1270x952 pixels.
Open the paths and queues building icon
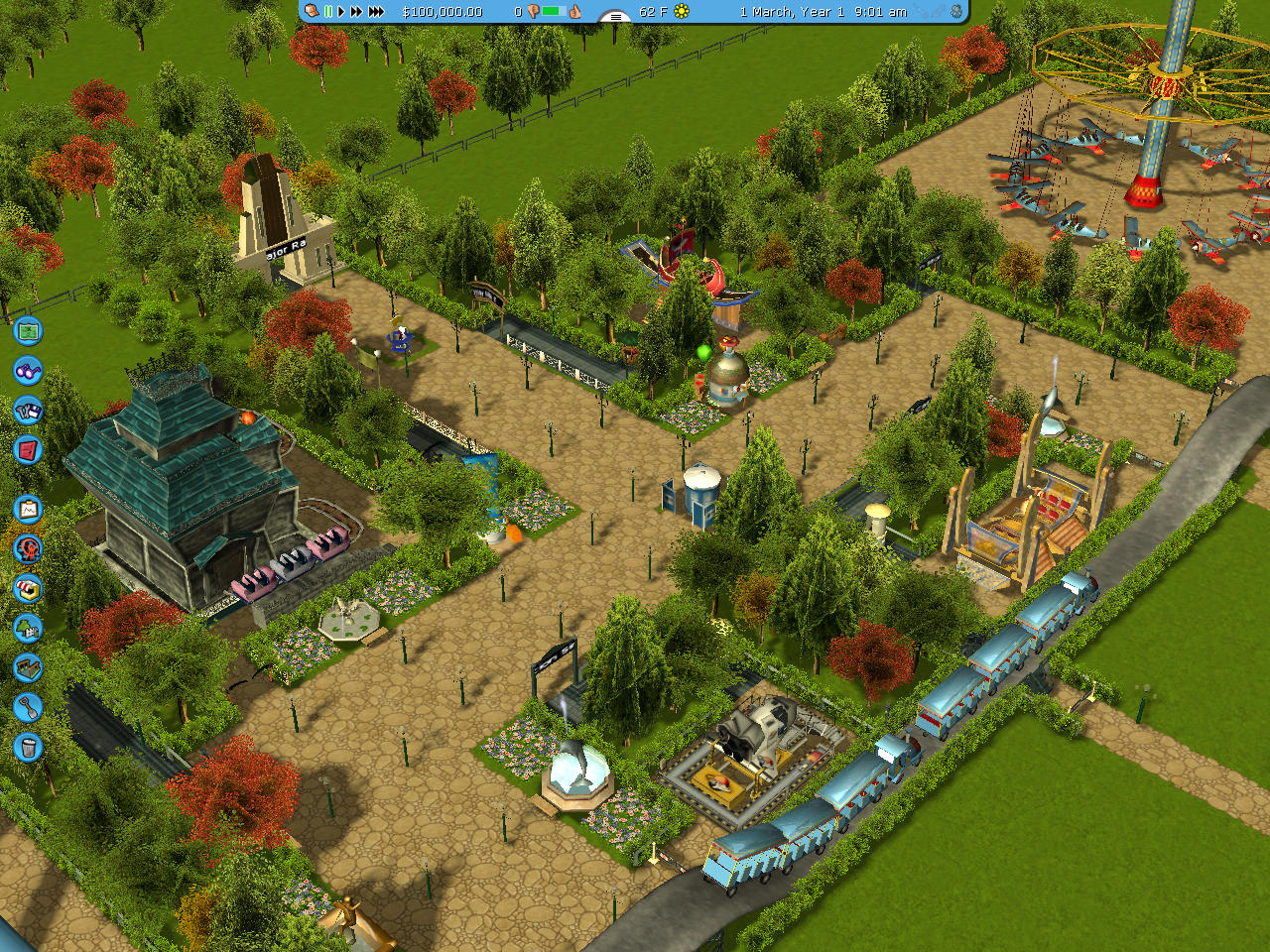(x=28, y=667)
